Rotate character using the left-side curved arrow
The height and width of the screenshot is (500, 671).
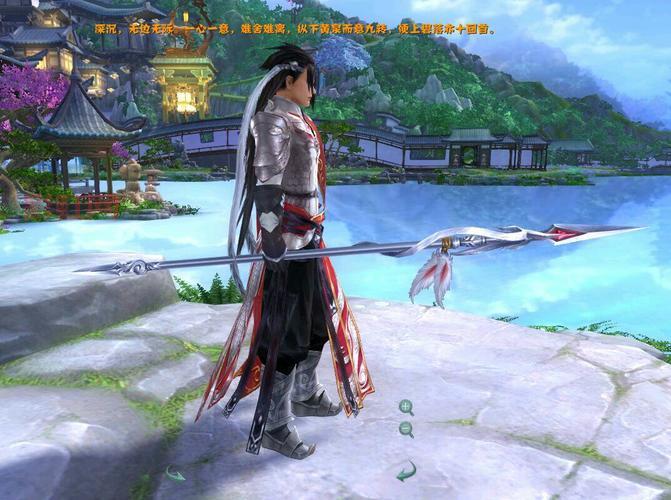click(x=175, y=474)
